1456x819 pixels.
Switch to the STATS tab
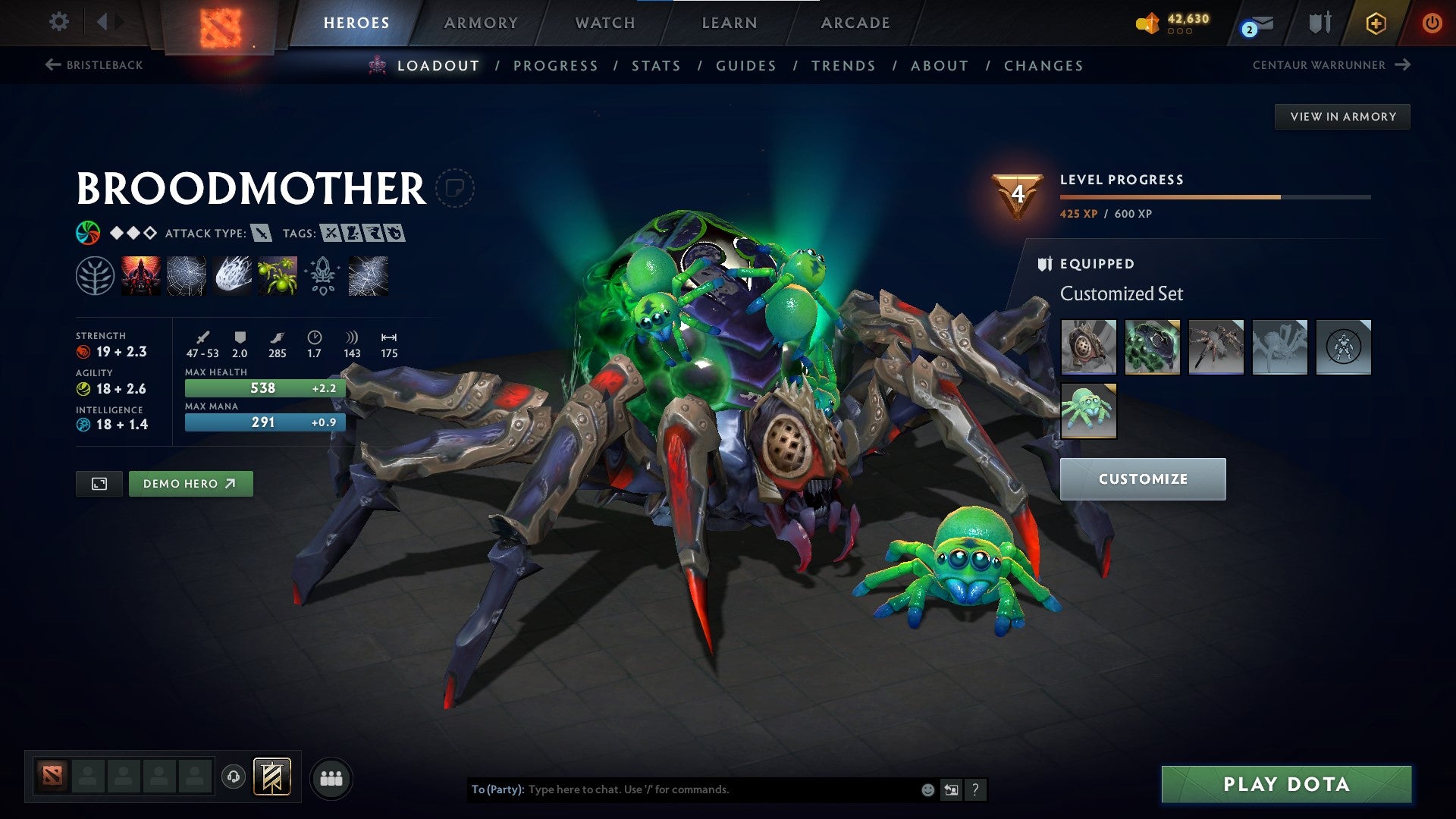point(656,66)
